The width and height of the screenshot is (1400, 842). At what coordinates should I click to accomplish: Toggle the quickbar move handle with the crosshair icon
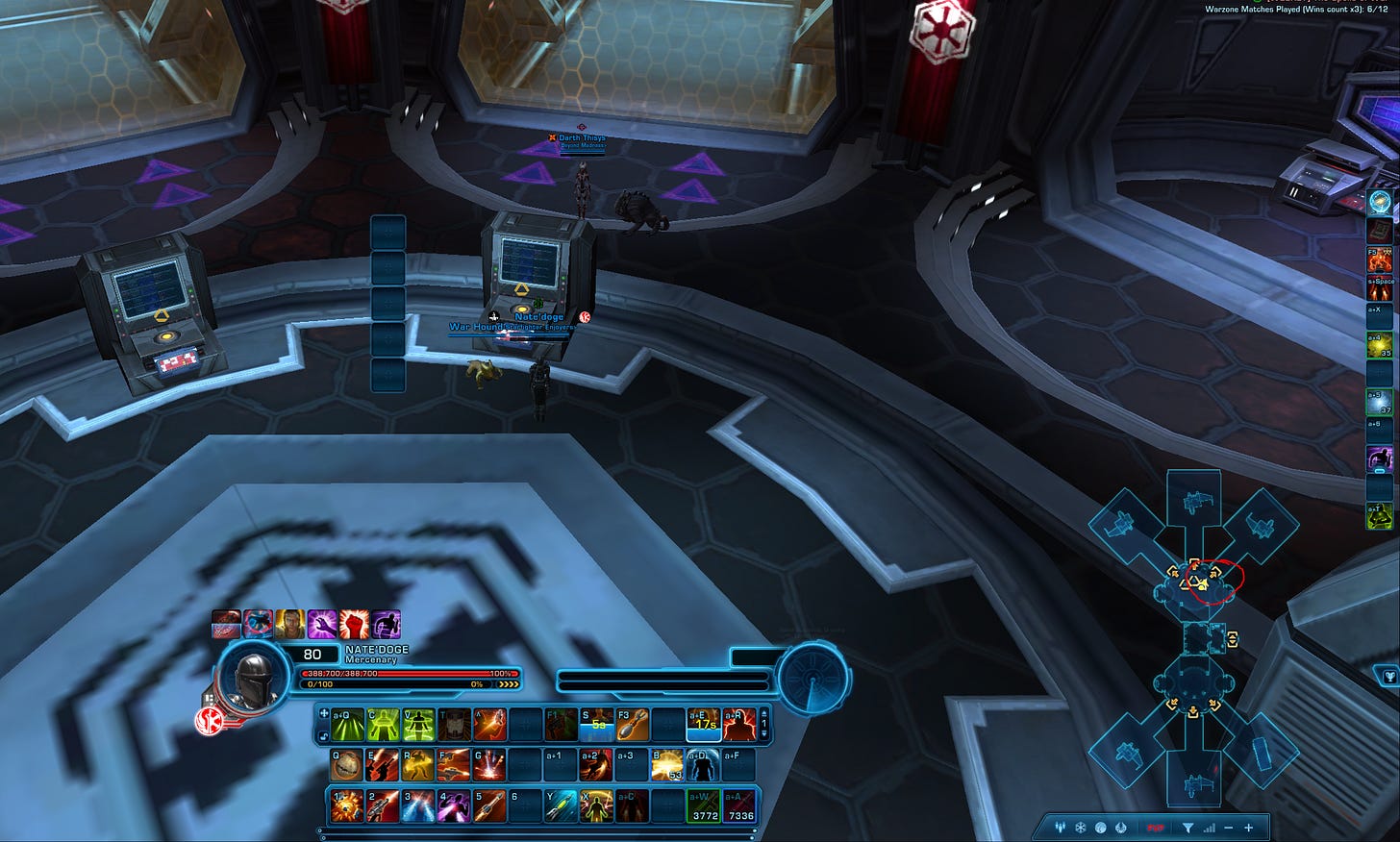[x=324, y=714]
